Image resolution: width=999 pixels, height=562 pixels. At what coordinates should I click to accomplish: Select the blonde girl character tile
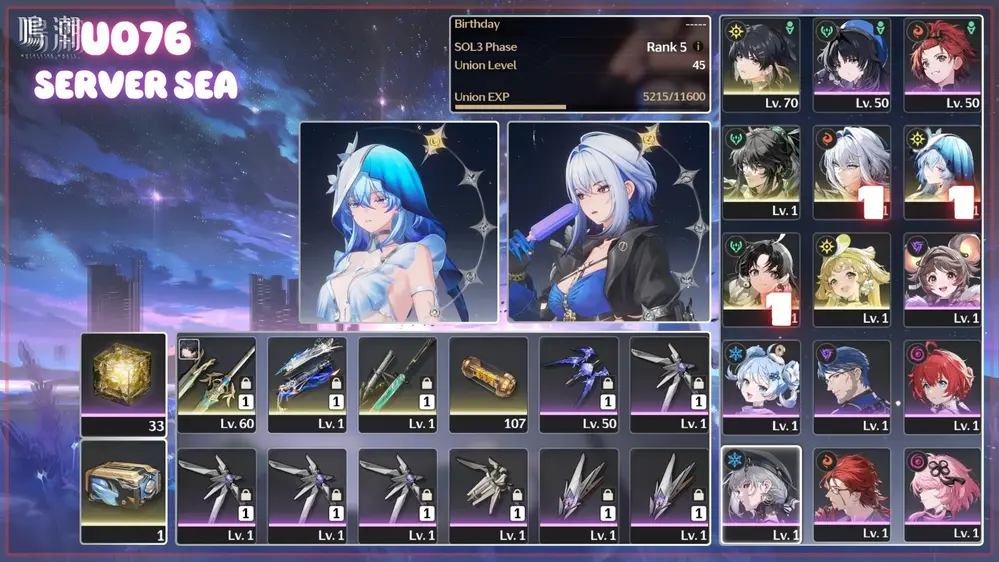[x=851, y=278]
